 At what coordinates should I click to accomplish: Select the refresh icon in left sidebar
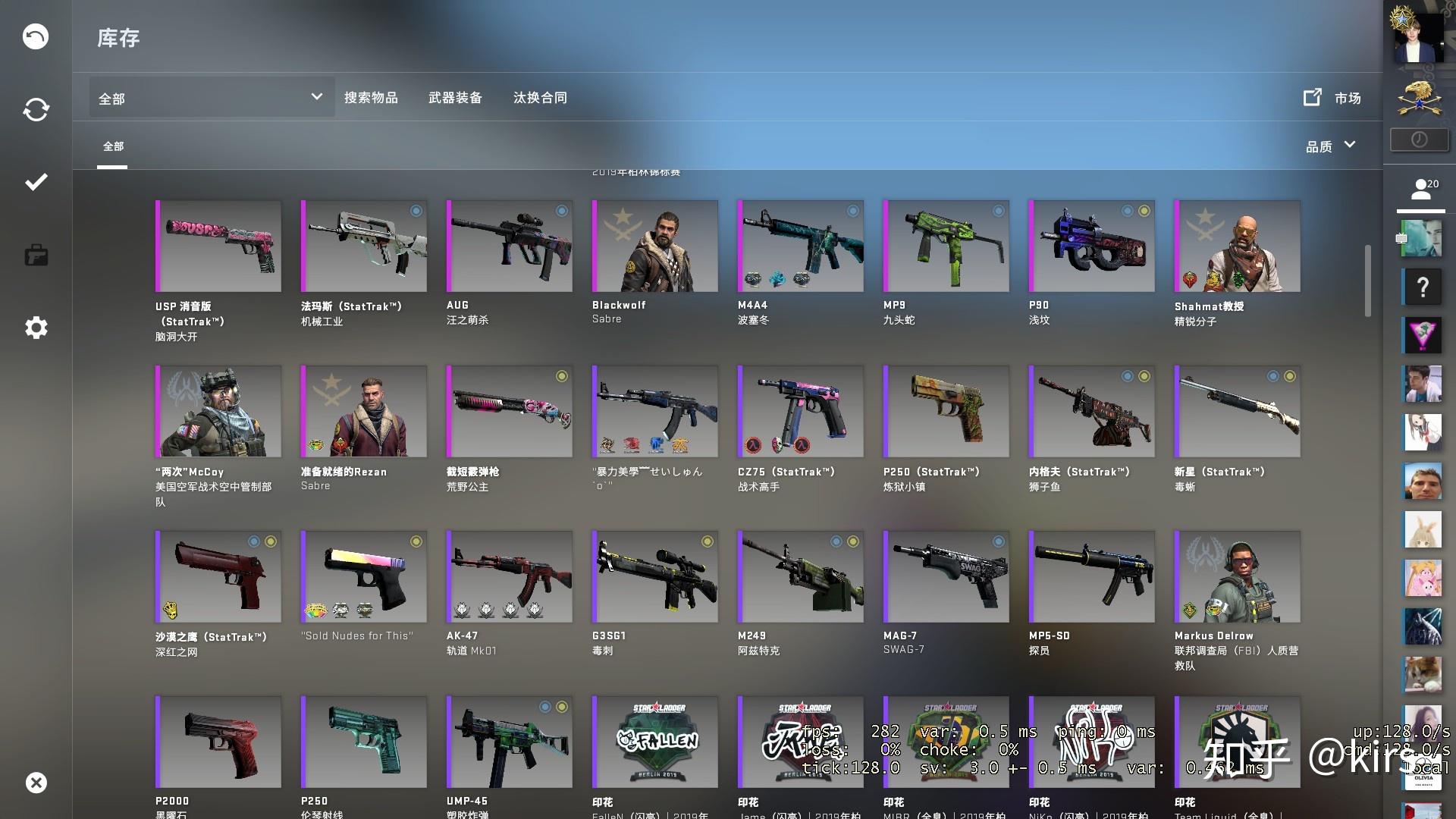[x=35, y=109]
